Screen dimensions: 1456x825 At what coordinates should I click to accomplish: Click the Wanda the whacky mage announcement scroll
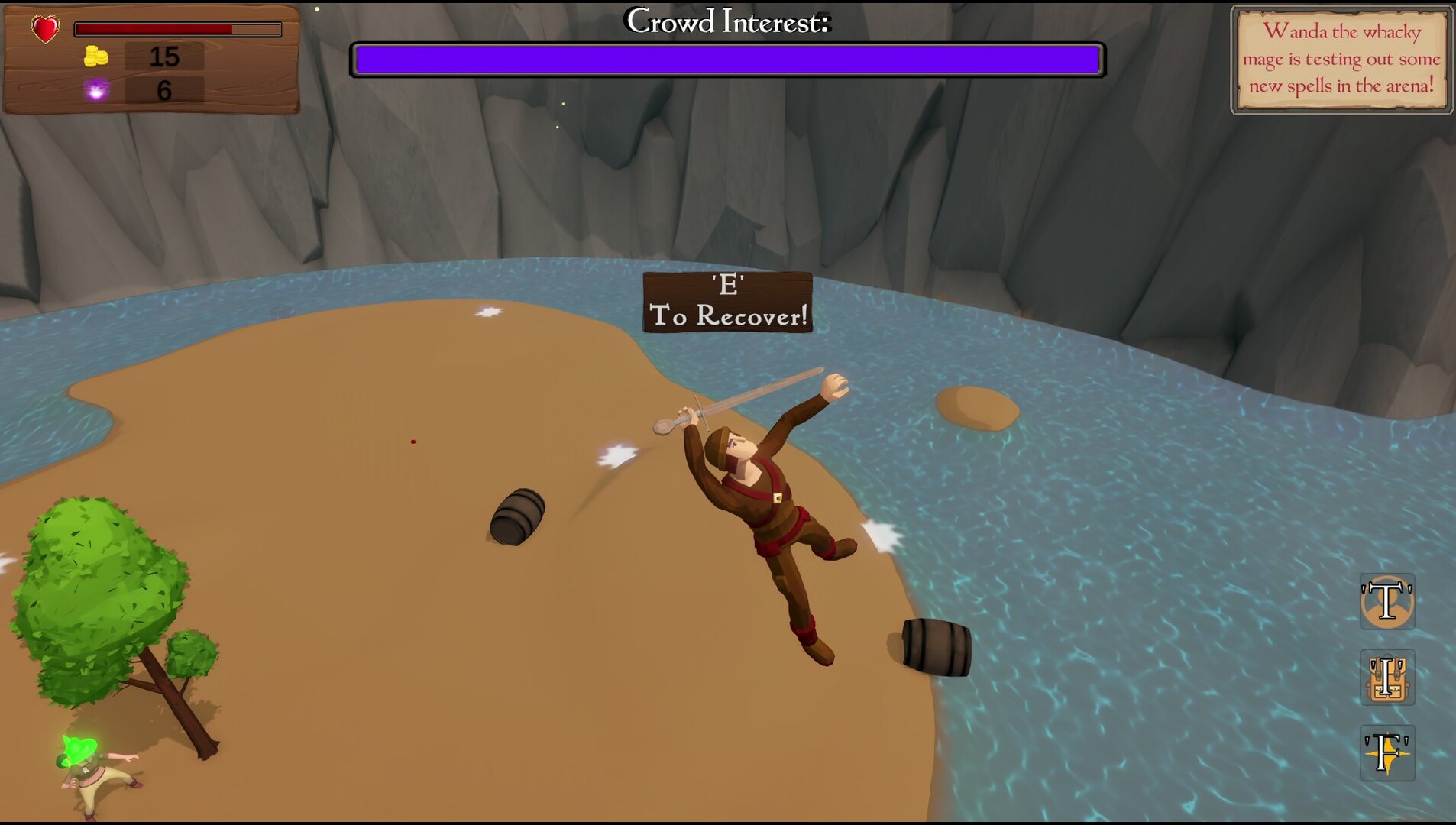pyautogui.click(x=1341, y=60)
